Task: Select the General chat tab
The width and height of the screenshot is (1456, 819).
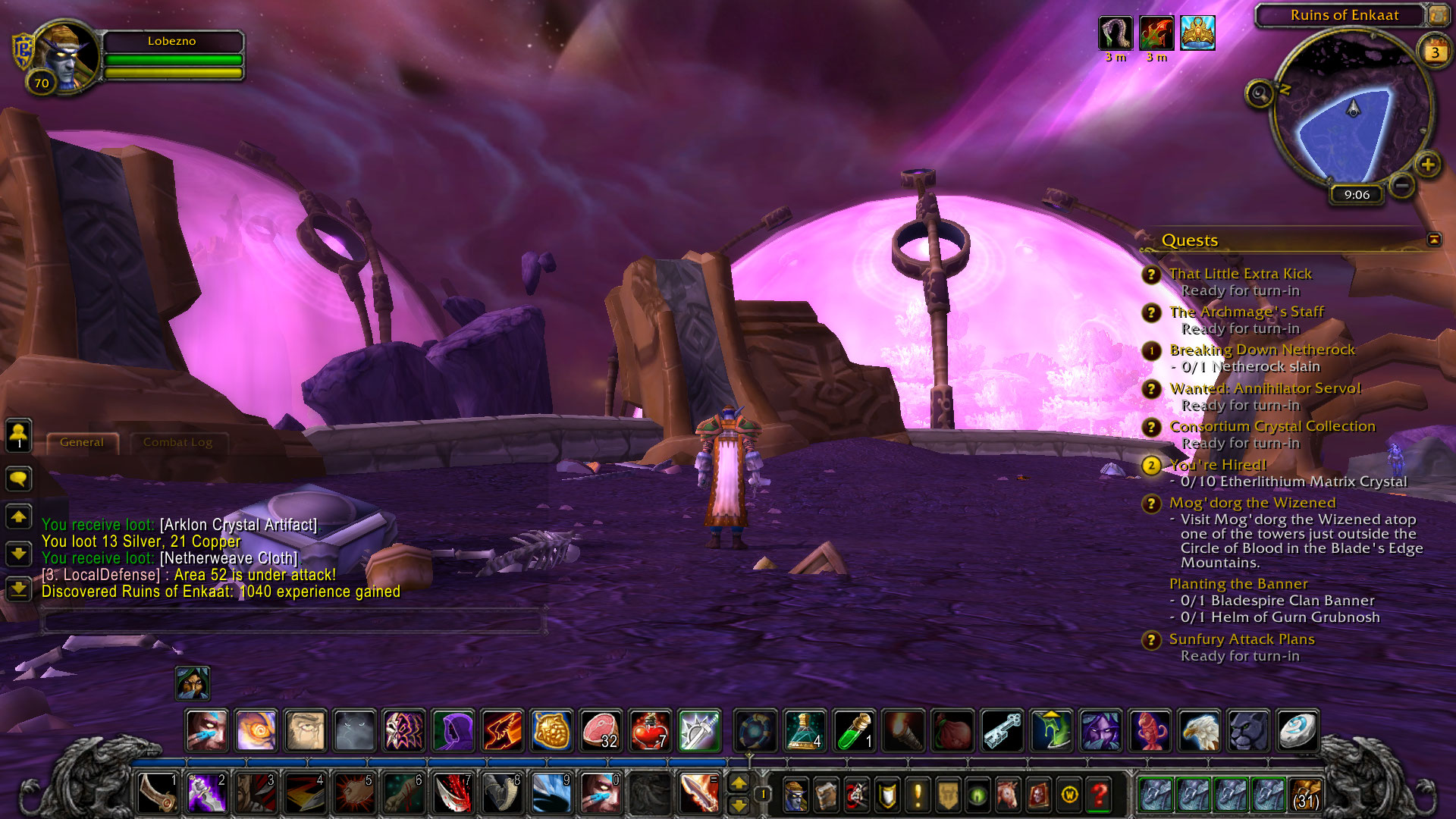Action: coord(82,442)
